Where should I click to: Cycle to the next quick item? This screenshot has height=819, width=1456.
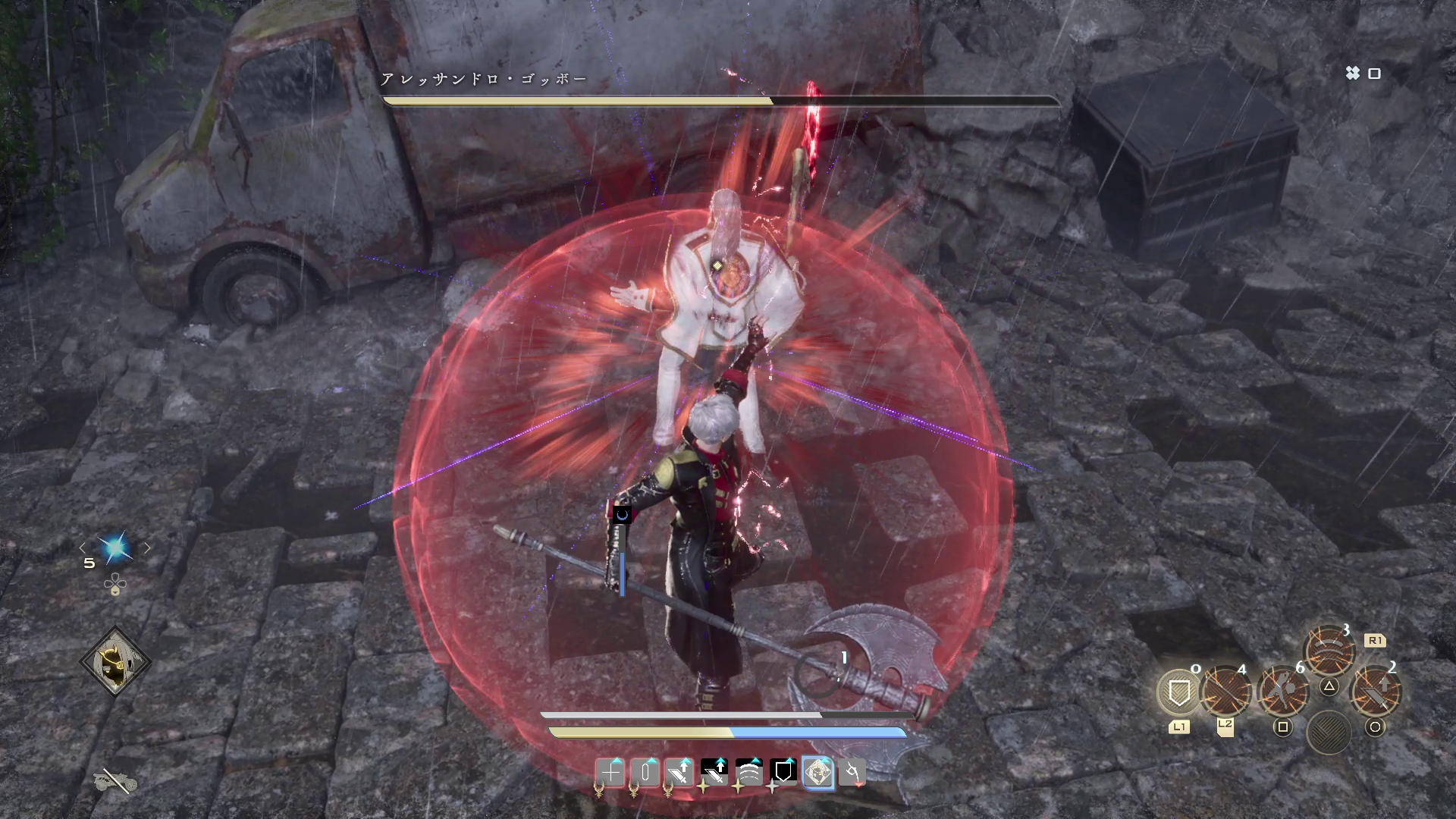[x=147, y=548]
